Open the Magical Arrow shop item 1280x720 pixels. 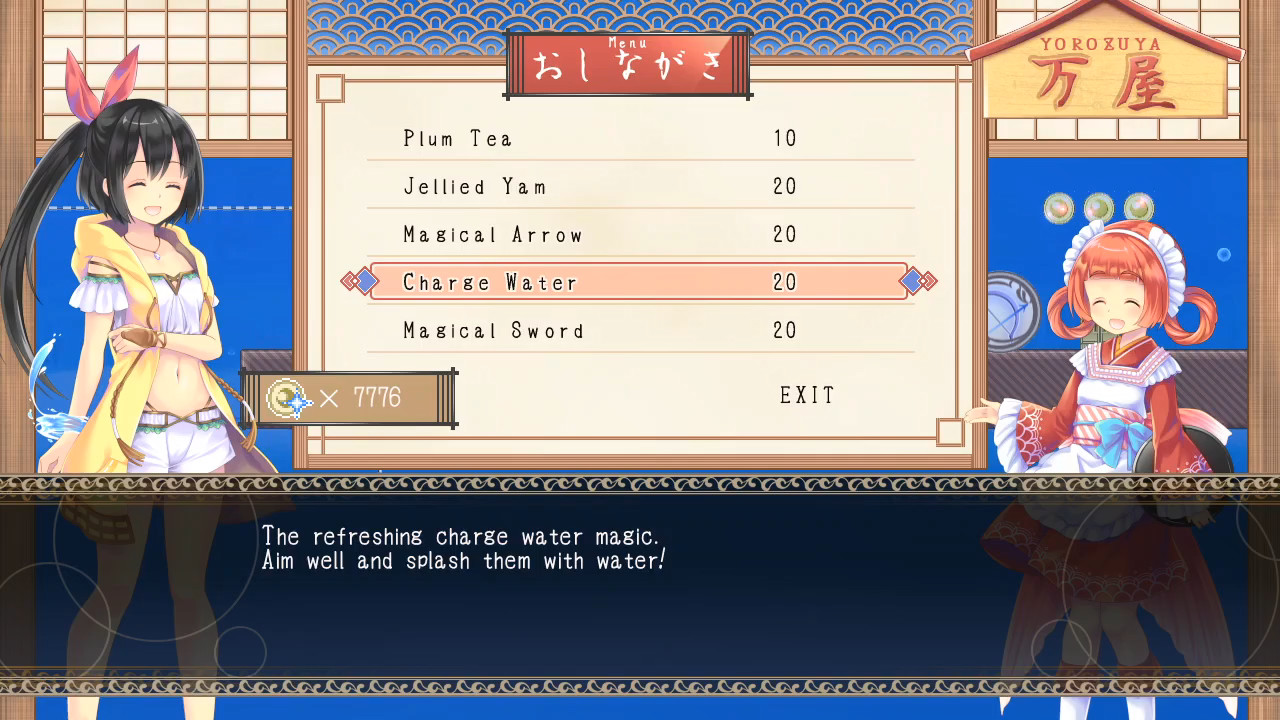click(x=492, y=235)
